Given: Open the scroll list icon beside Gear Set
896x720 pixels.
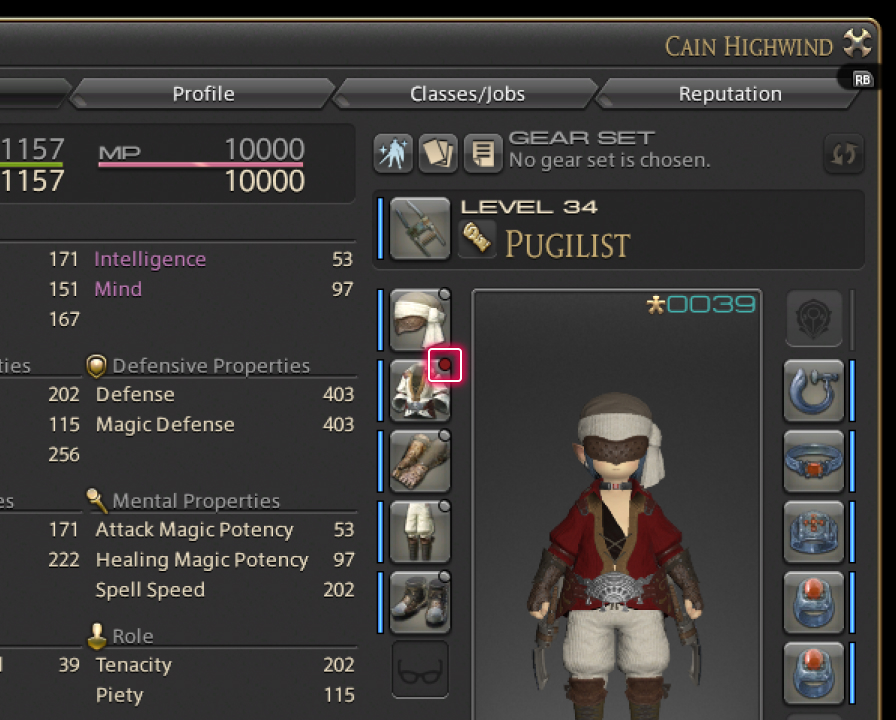Looking at the screenshot, I should click(x=483, y=154).
